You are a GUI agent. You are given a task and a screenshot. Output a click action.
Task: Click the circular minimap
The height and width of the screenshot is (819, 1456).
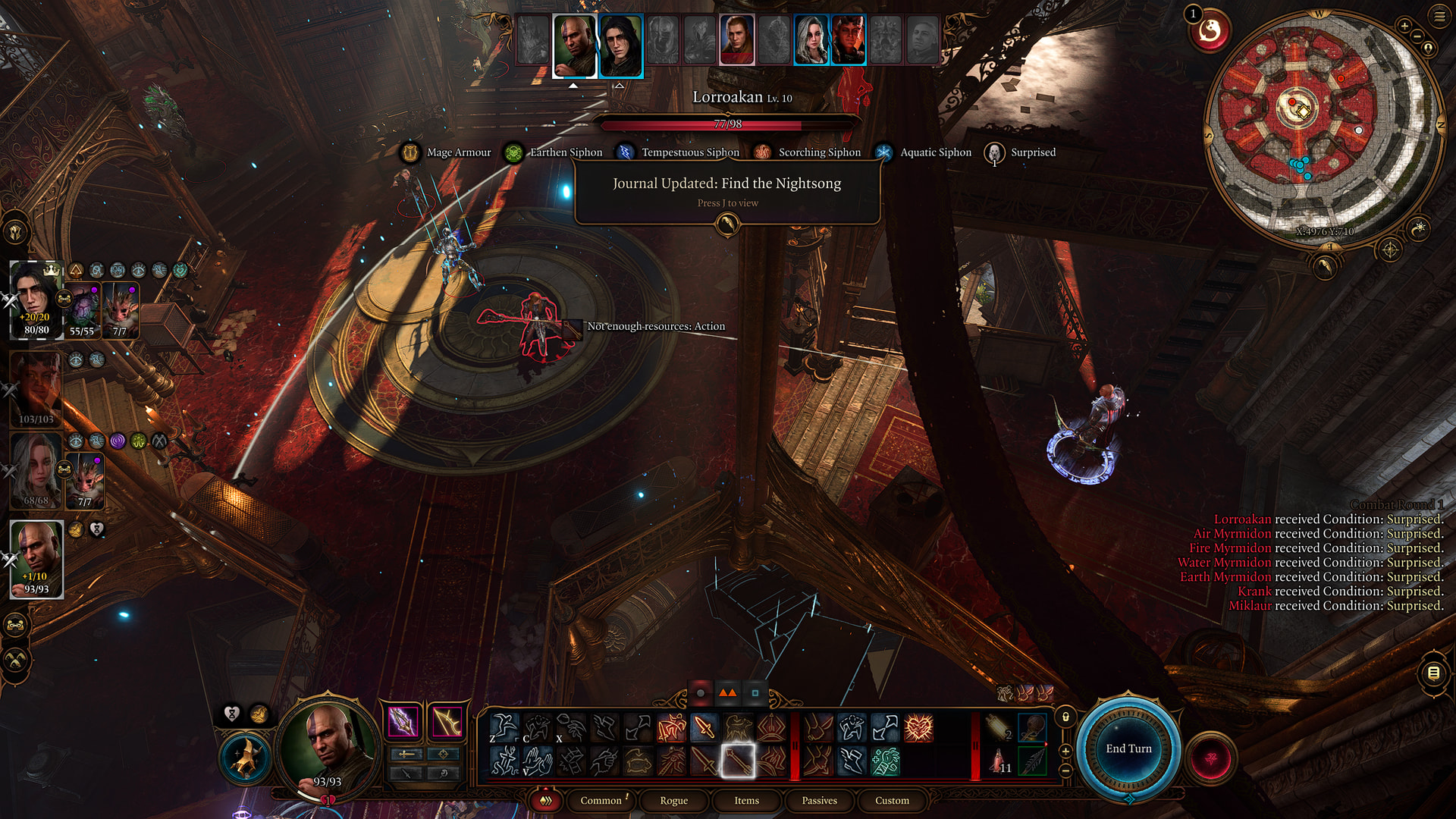pos(1321,129)
